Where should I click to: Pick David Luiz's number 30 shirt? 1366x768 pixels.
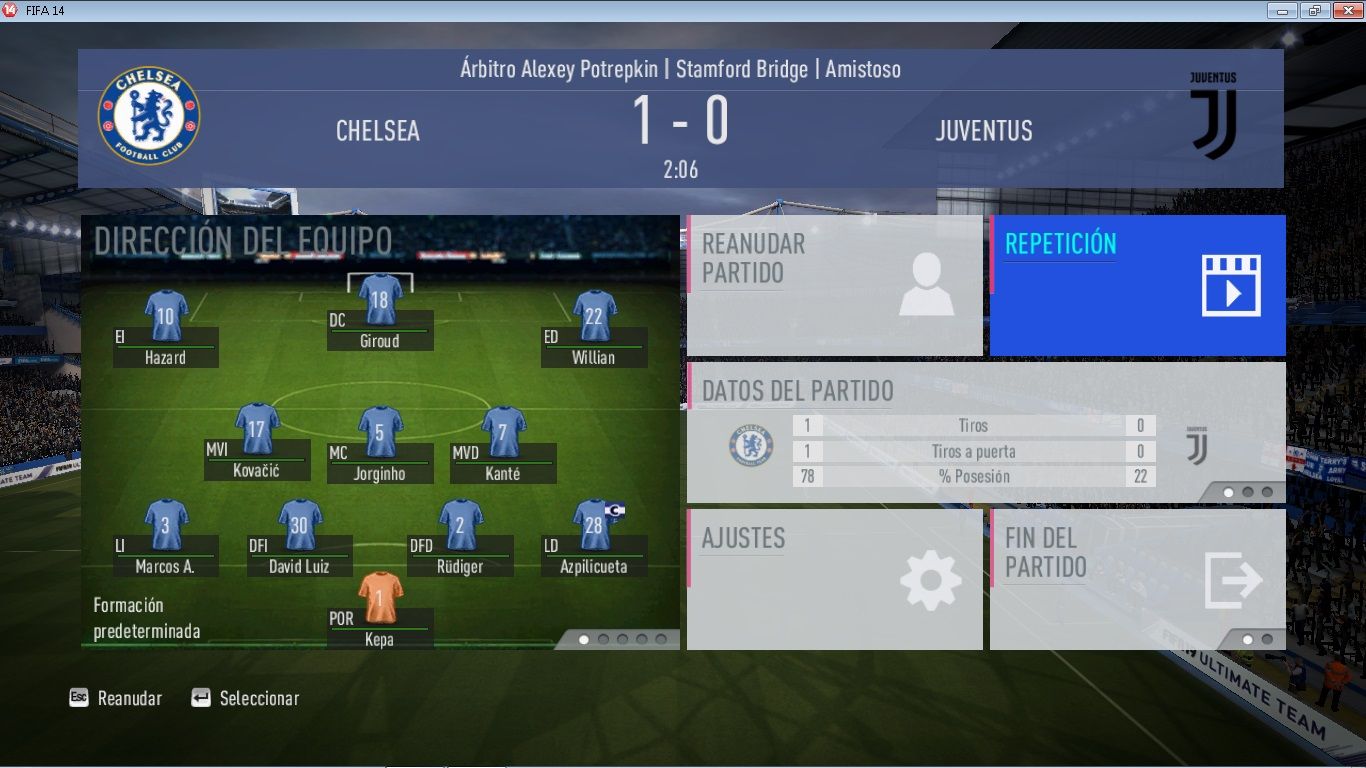(300, 525)
